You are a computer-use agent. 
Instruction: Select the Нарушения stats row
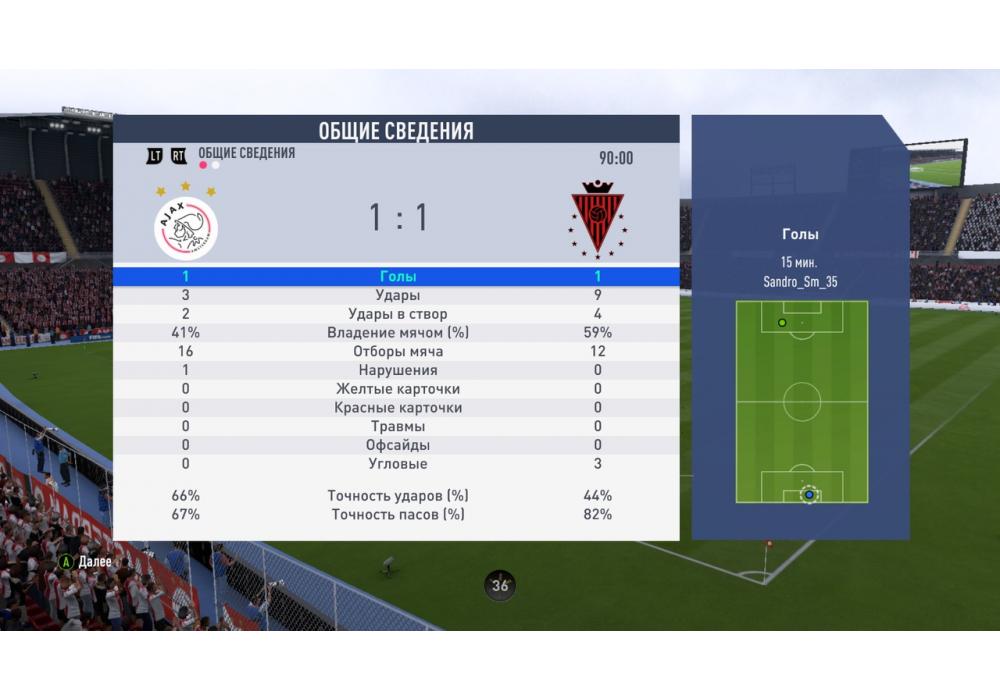tap(398, 370)
